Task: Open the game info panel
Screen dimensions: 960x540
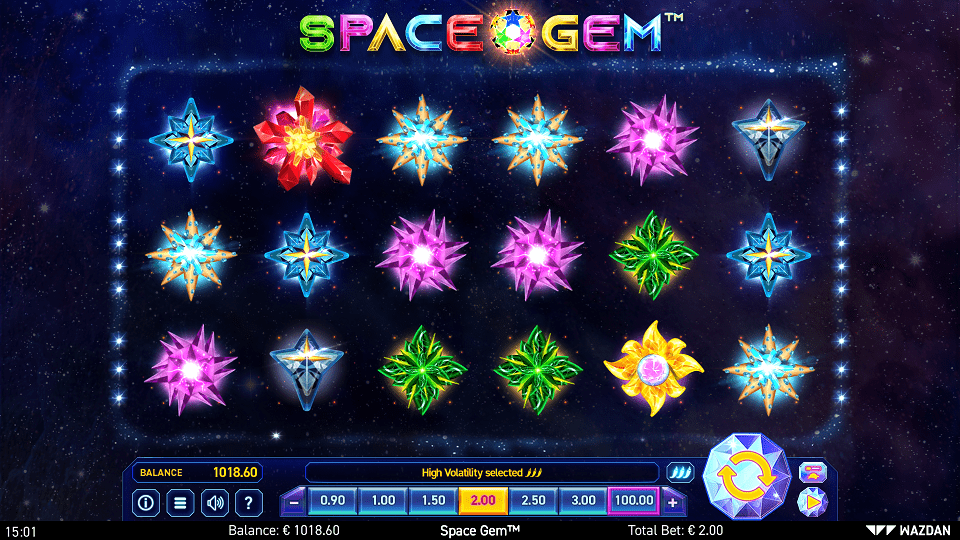Action: point(145,502)
